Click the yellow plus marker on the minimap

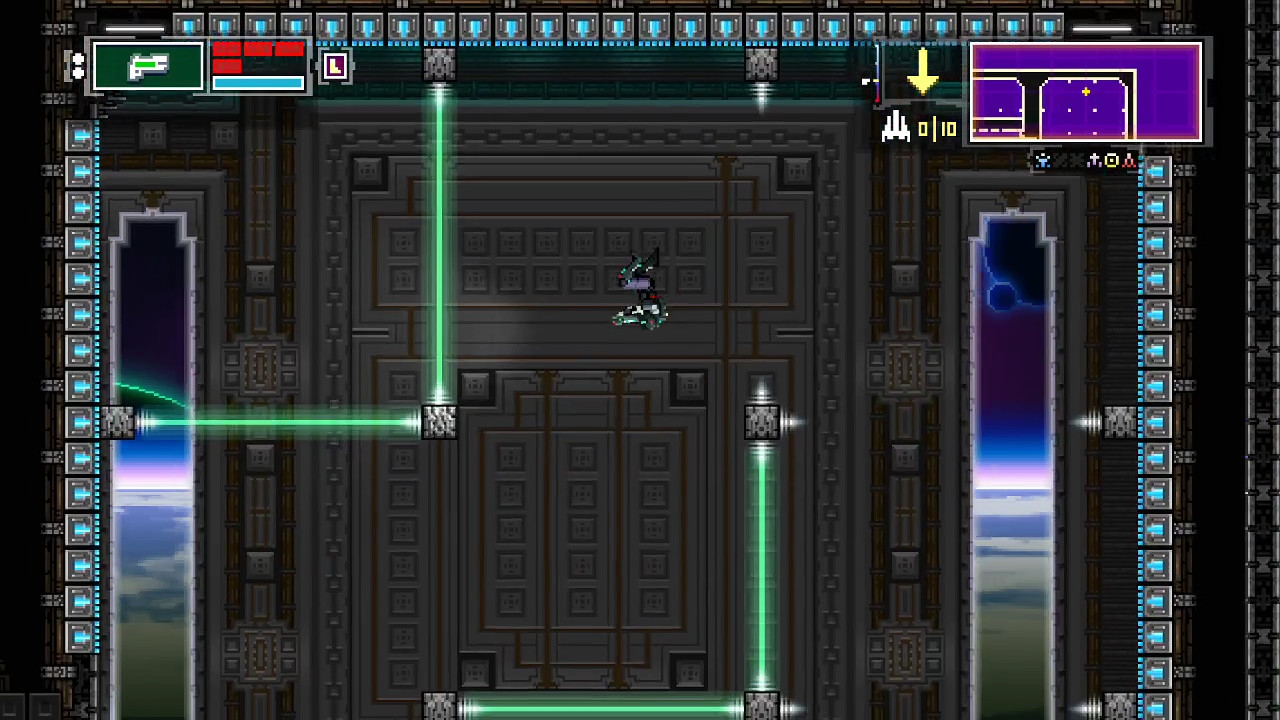[x=1085, y=91]
